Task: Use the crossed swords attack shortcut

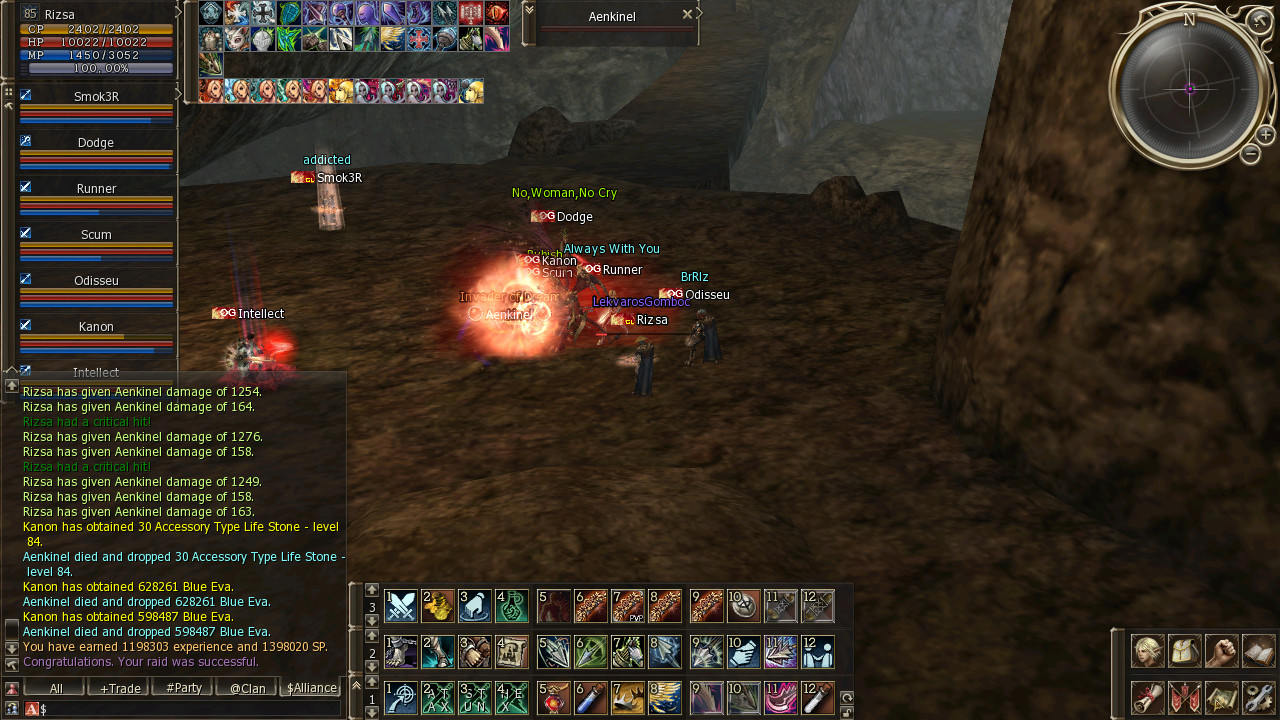Action: click(x=401, y=606)
